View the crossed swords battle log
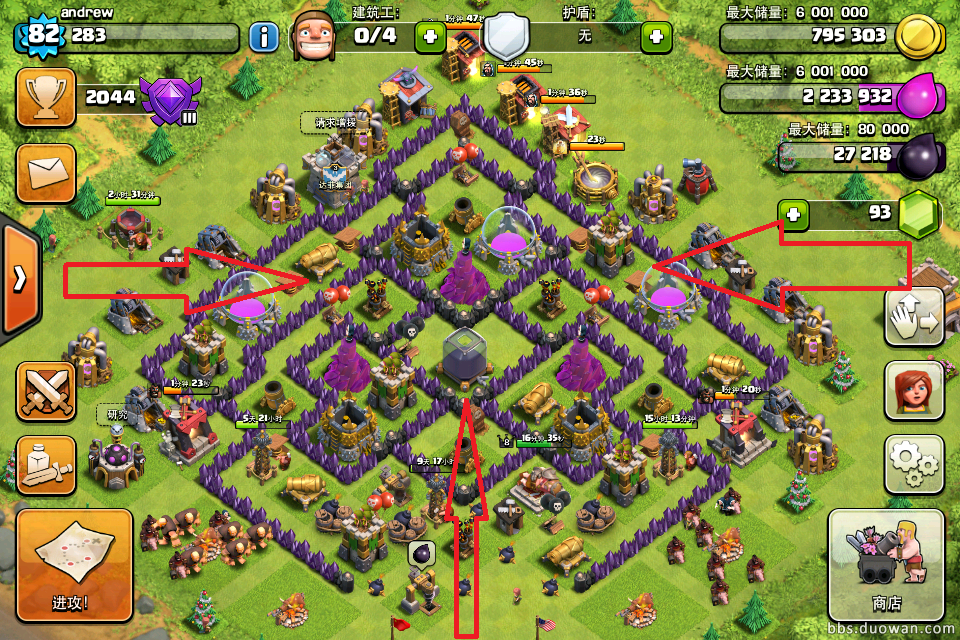 pos(46,391)
